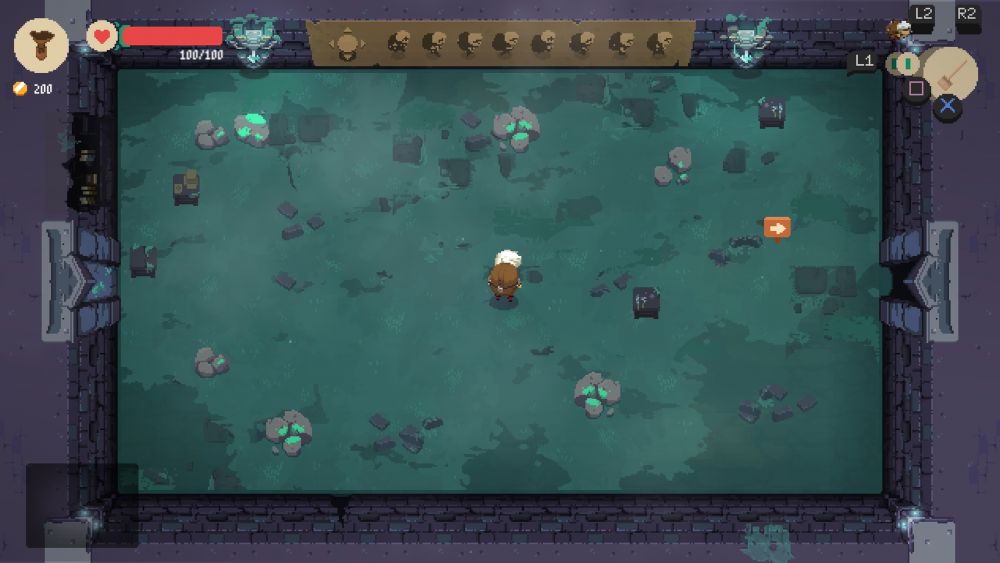Image resolution: width=1000 pixels, height=563 pixels.
Task: Click the character portrait icon
Action: point(900,30)
